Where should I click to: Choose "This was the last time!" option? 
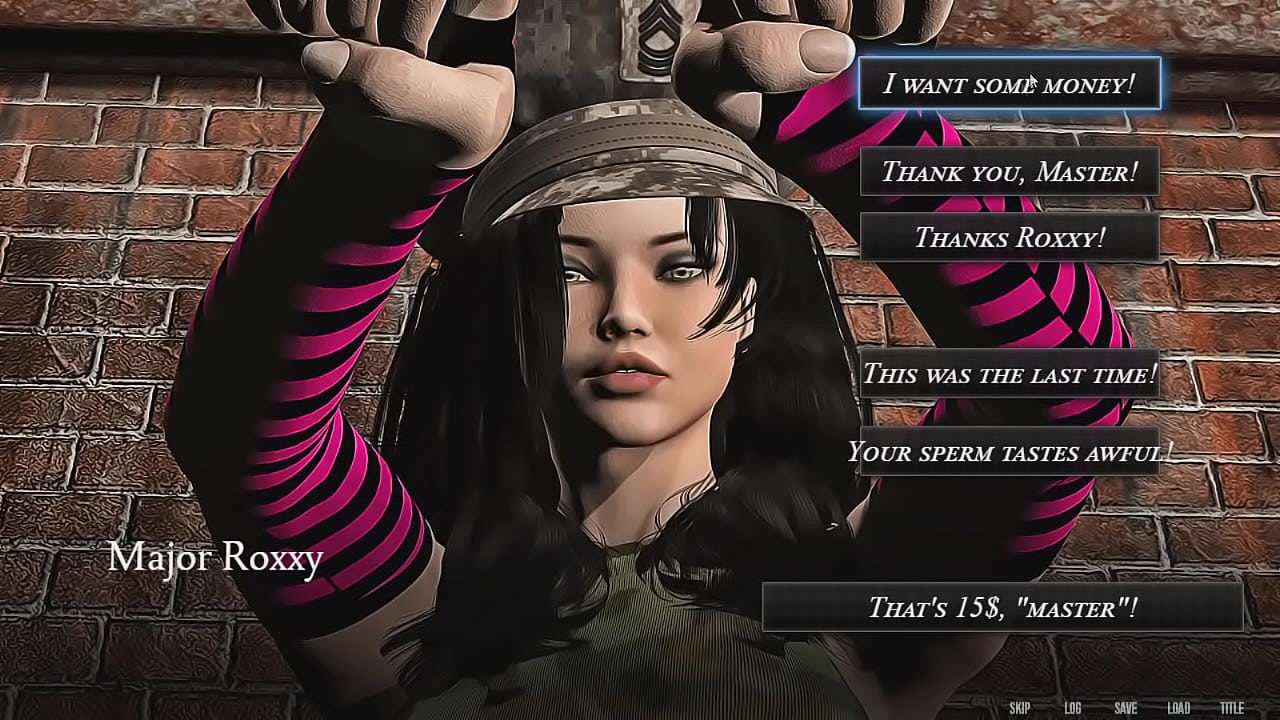[x=1009, y=374]
